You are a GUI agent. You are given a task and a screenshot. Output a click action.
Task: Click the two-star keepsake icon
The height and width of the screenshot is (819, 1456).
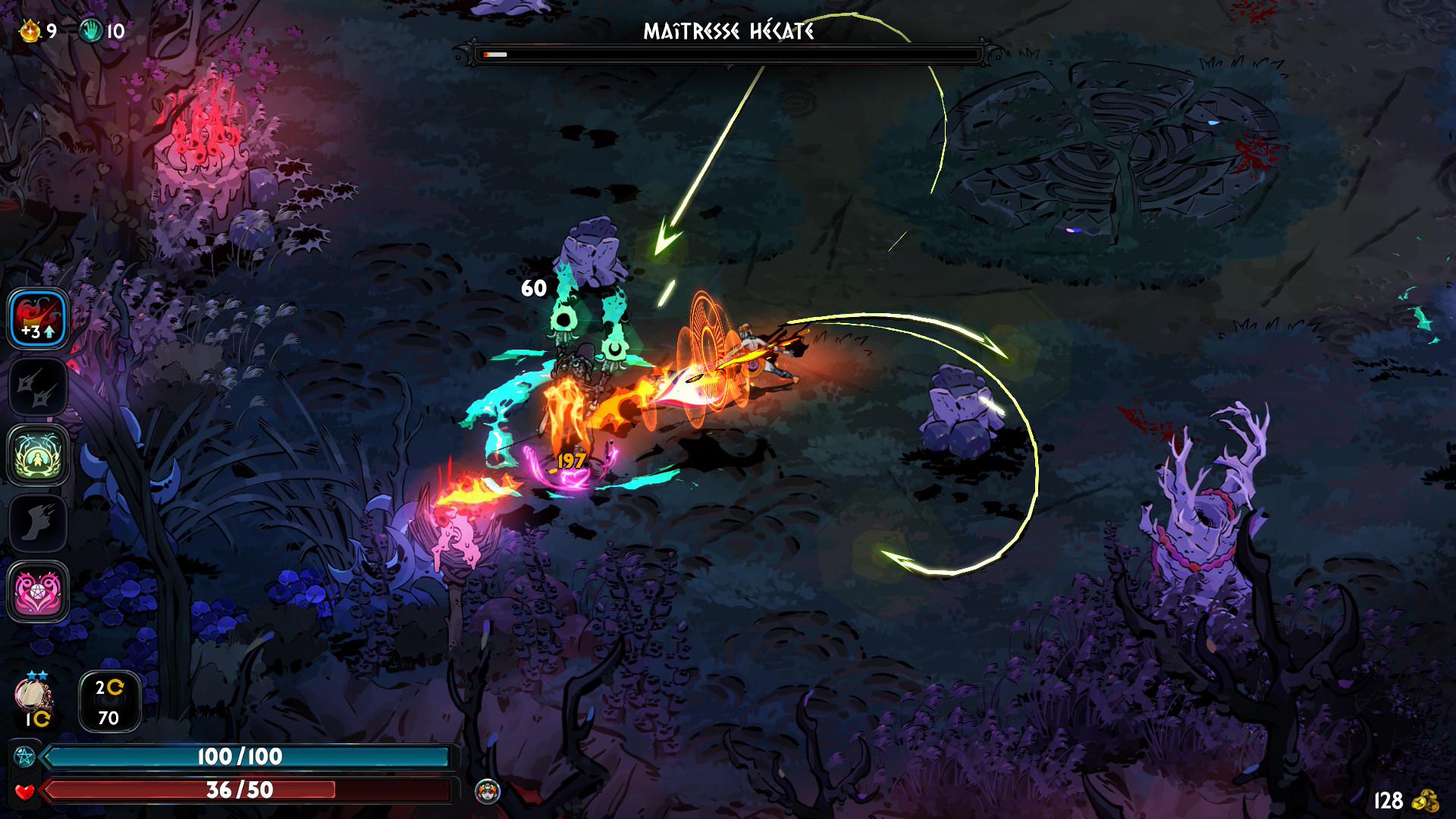pos(33,694)
